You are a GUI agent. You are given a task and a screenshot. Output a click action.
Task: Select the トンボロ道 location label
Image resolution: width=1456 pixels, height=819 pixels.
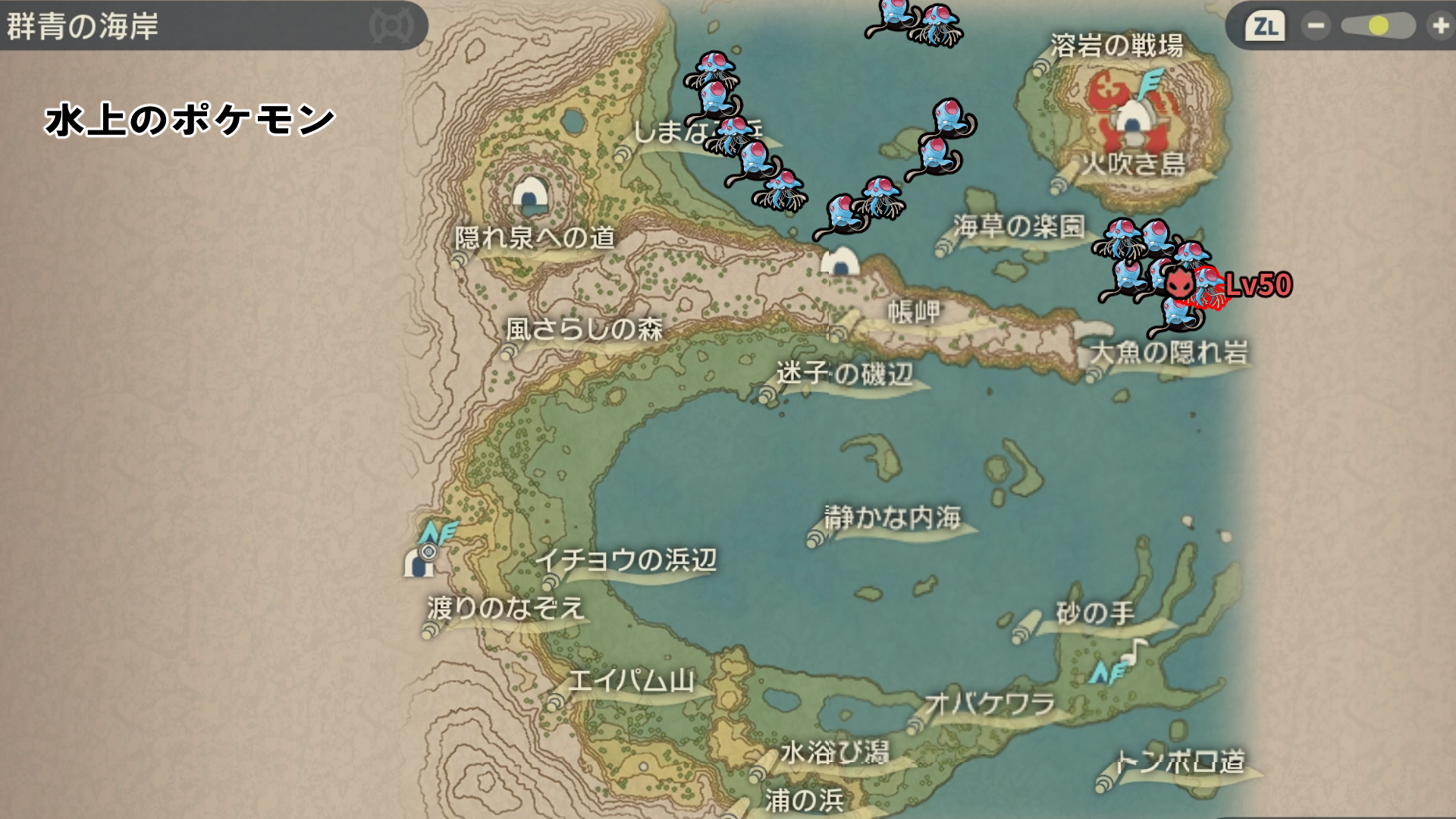pyautogui.click(x=1180, y=761)
